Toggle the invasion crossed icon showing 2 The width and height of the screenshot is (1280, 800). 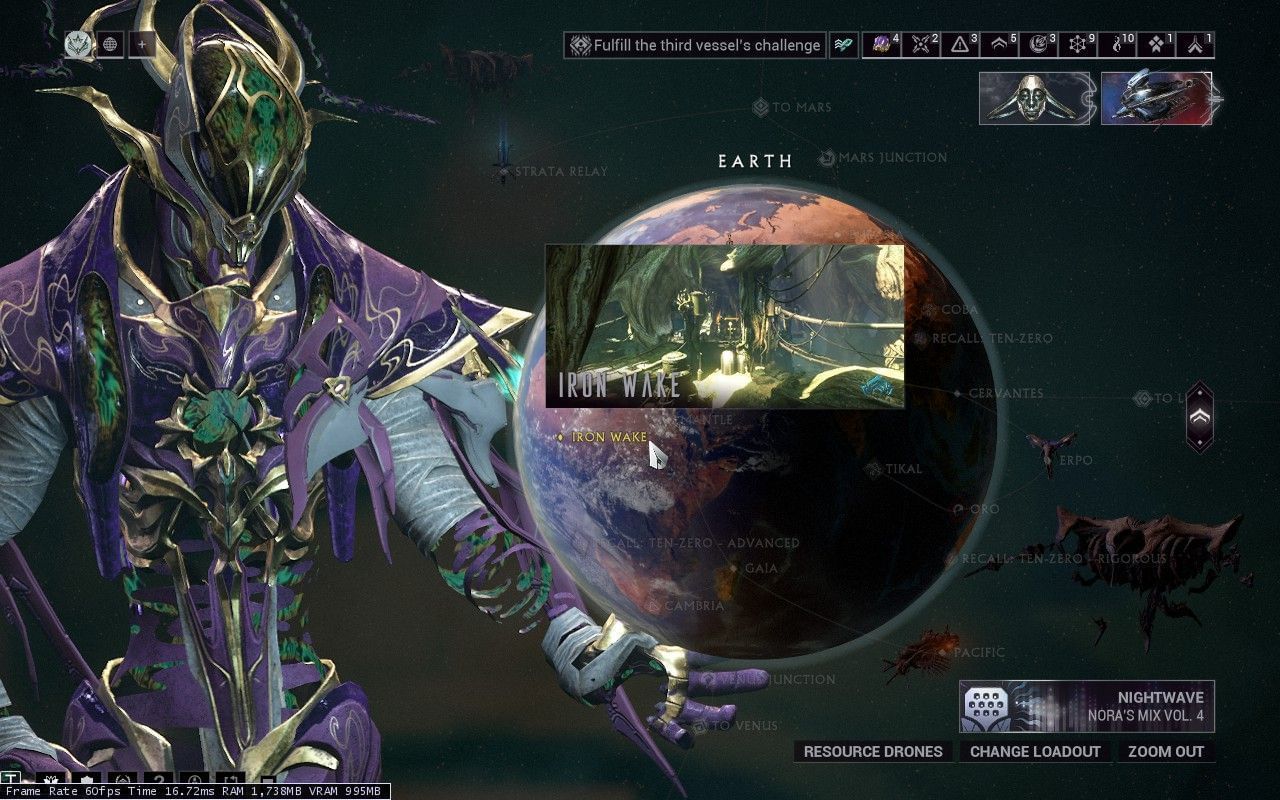(x=920, y=45)
